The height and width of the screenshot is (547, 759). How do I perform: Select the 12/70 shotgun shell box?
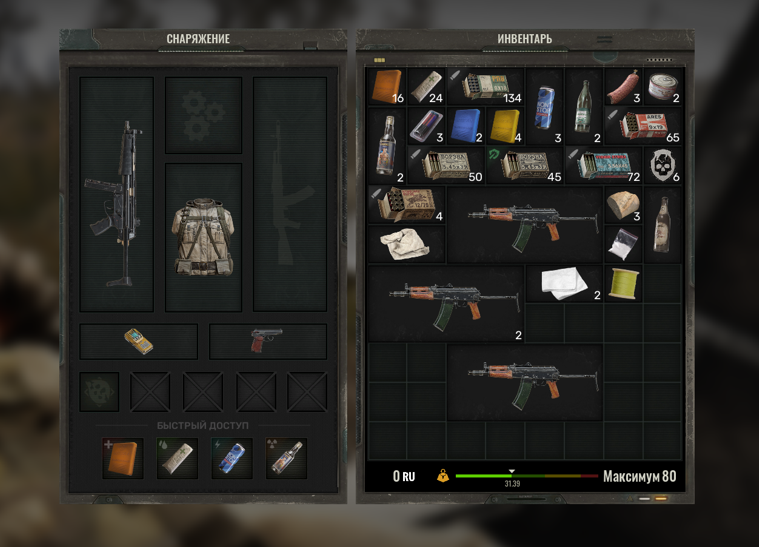[406, 206]
